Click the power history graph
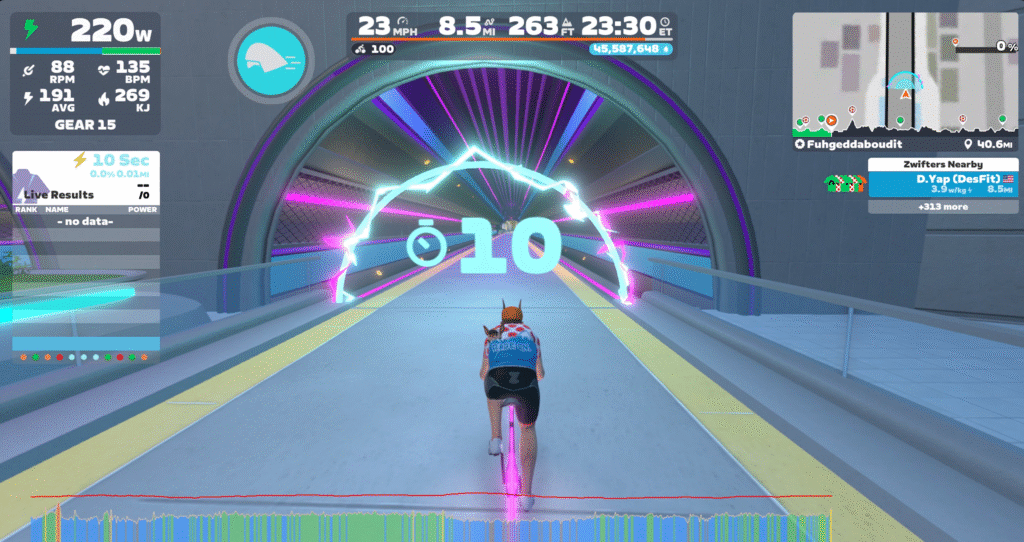Screen dimensions: 1024x542 (430, 522)
